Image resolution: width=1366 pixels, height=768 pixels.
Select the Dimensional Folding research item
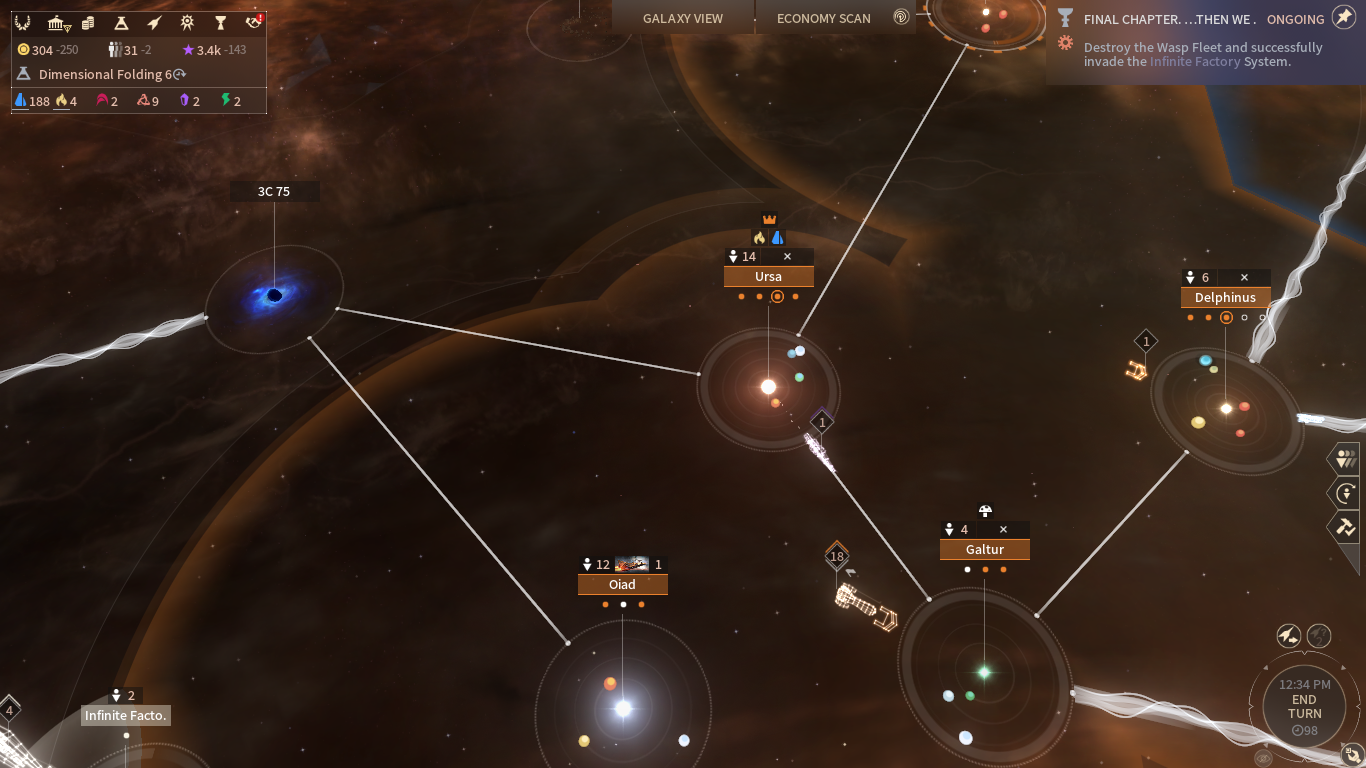tap(100, 74)
